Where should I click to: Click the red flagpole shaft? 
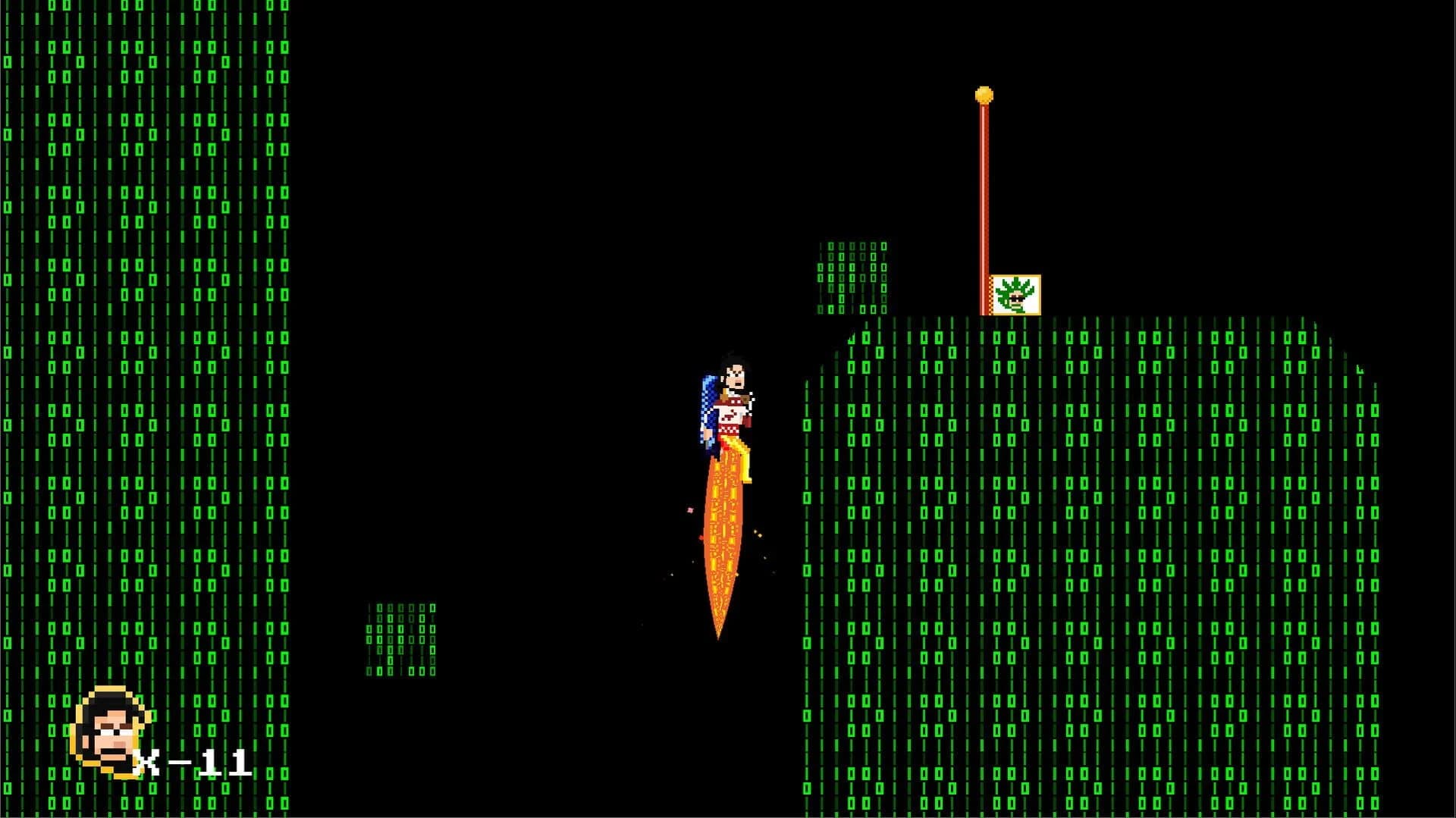click(985, 190)
